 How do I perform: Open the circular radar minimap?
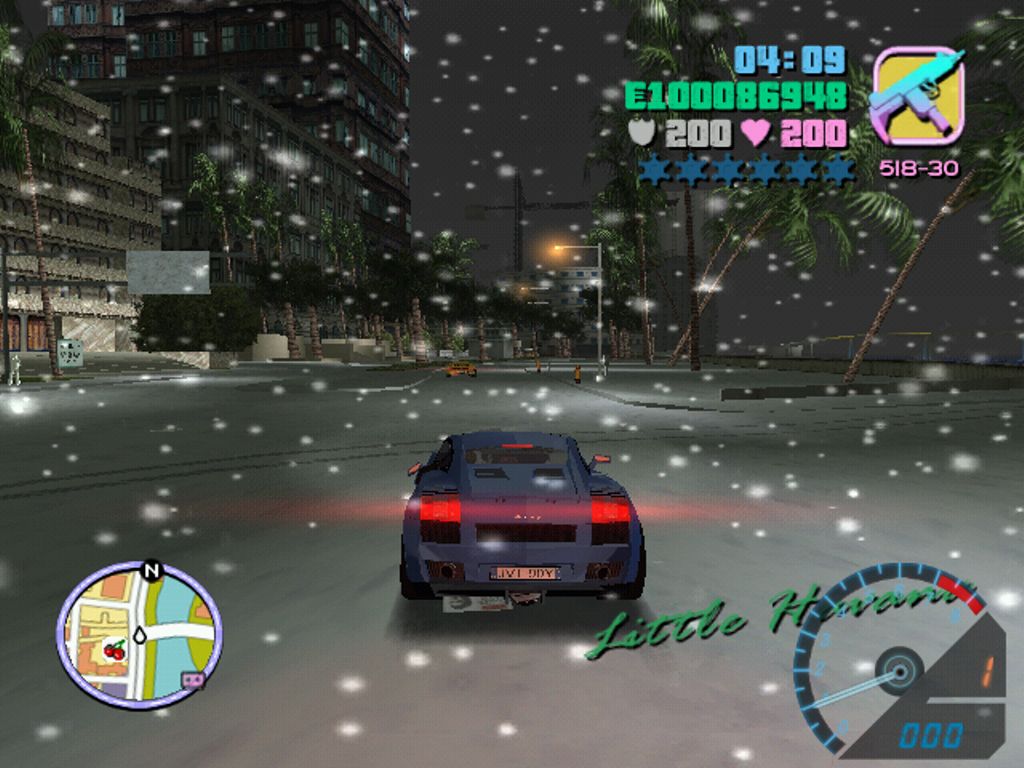coord(139,635)
